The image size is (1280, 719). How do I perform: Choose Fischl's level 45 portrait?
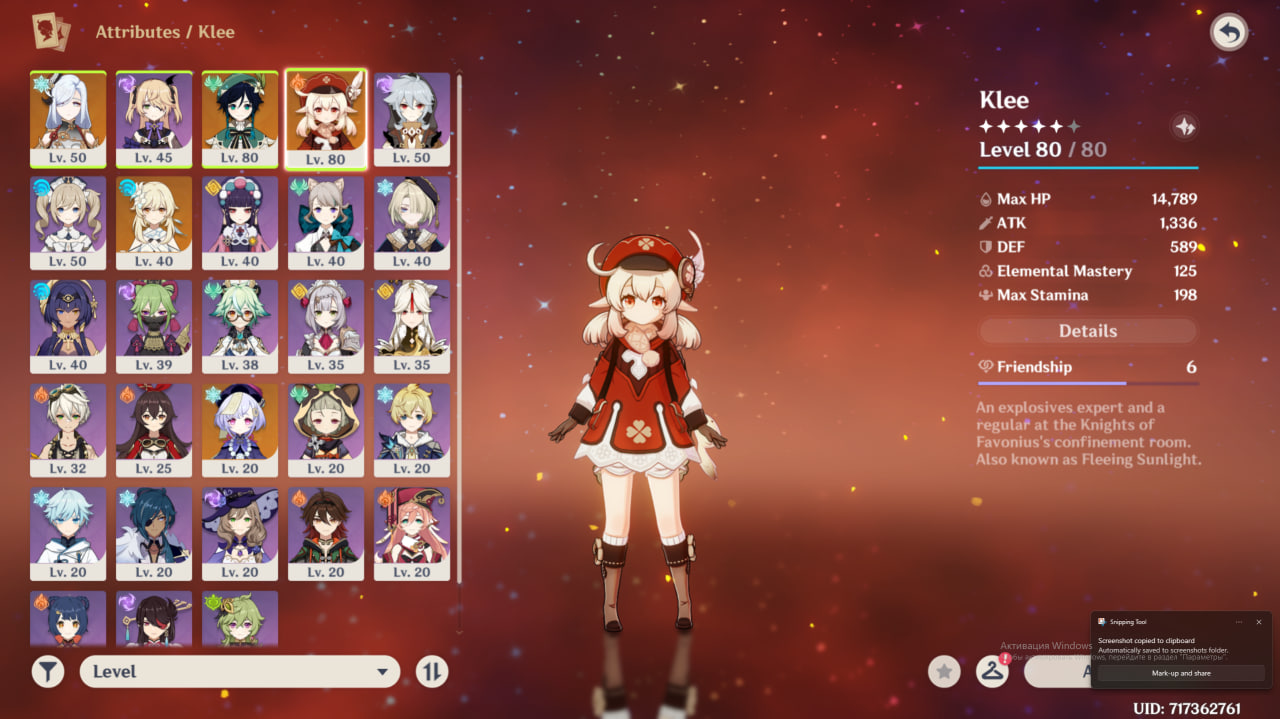[x=154, y=118]
